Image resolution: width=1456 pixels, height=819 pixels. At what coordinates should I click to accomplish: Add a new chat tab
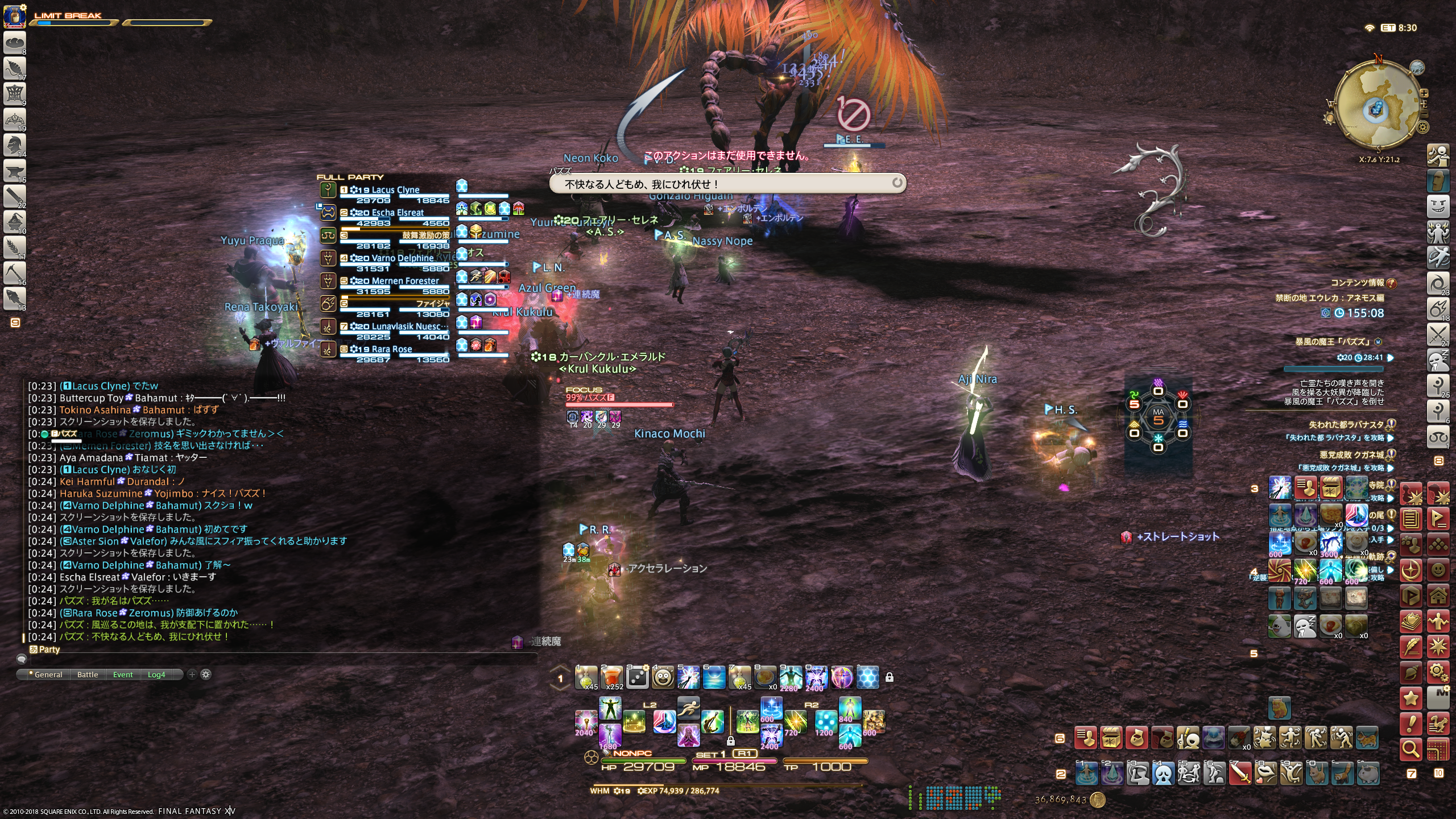(192, 675)
